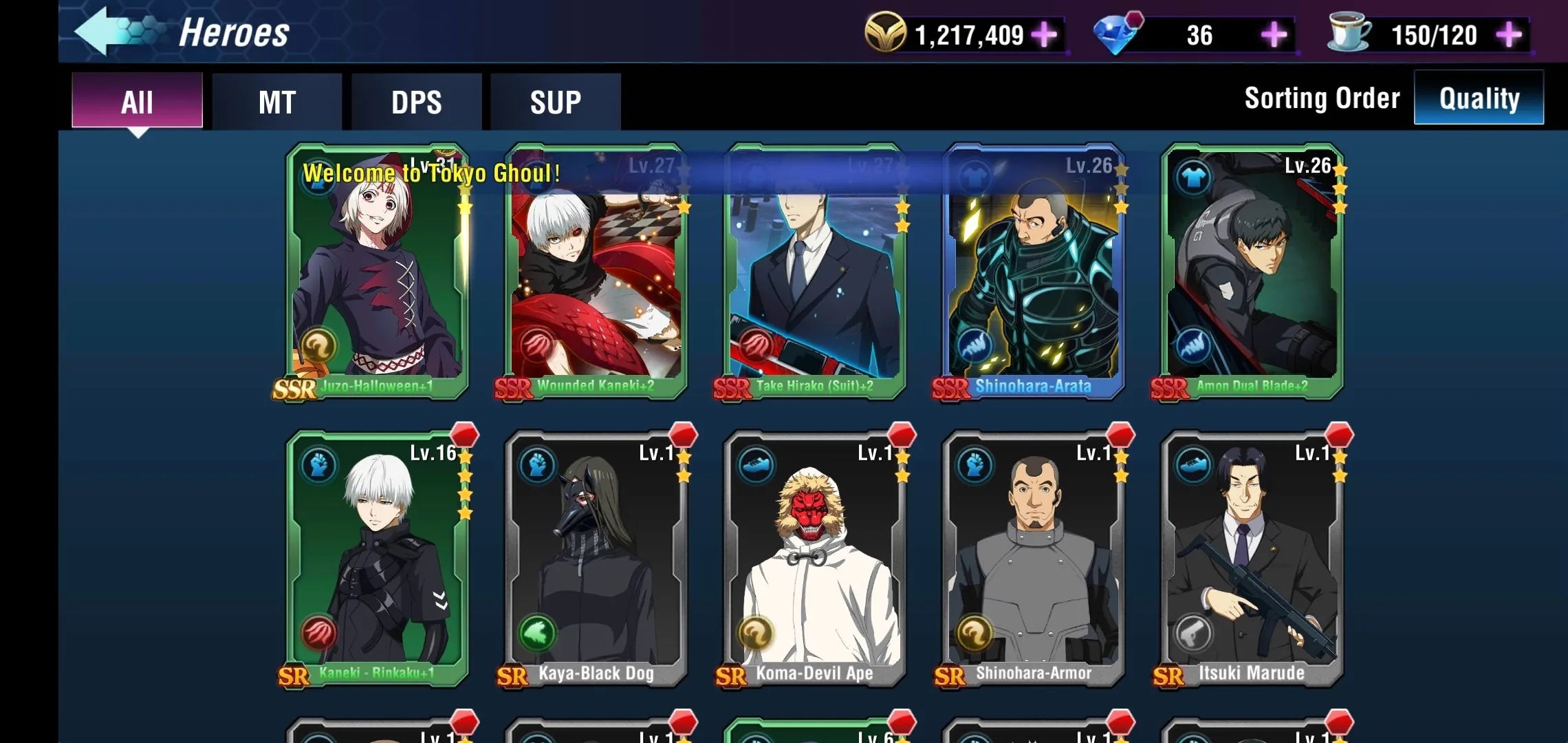Buy more diamonds via the plus button
The width and height of the screenshot is (1568, 743).
[x=1273, y=34]
